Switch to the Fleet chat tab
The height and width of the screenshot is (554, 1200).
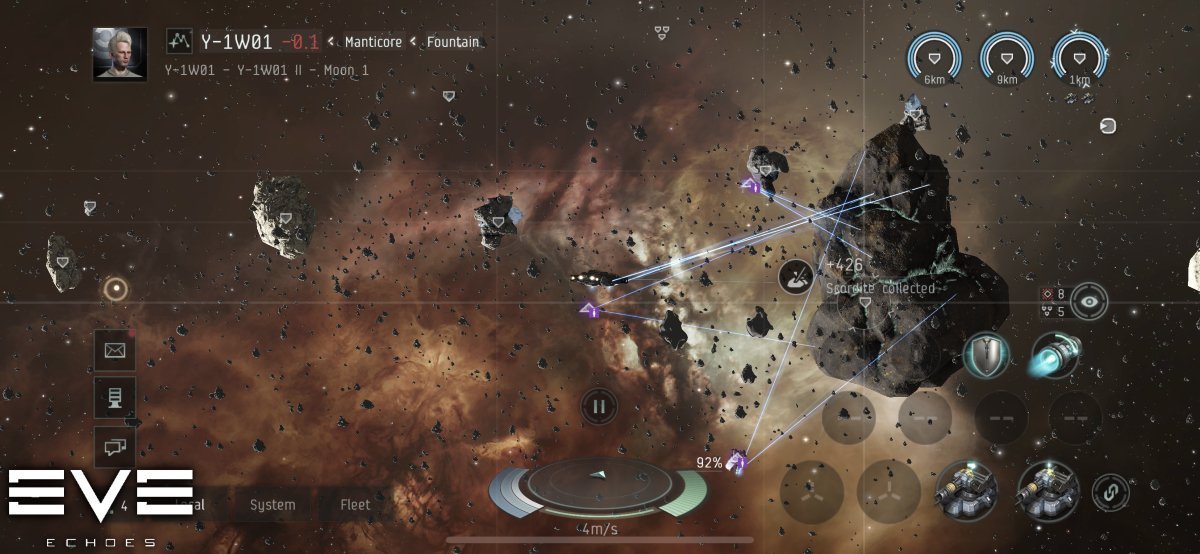point(355,505)
